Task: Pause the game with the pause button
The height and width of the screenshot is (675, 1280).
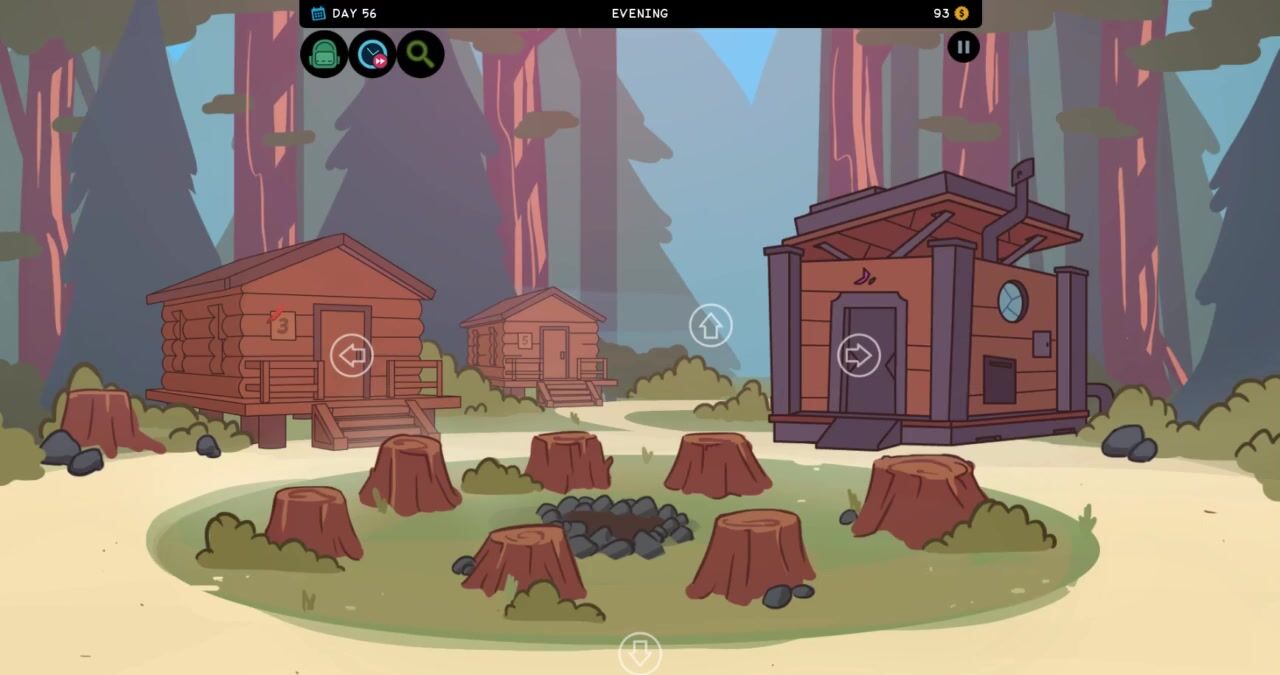Action: pyautogui.click(x=963, y=47)
